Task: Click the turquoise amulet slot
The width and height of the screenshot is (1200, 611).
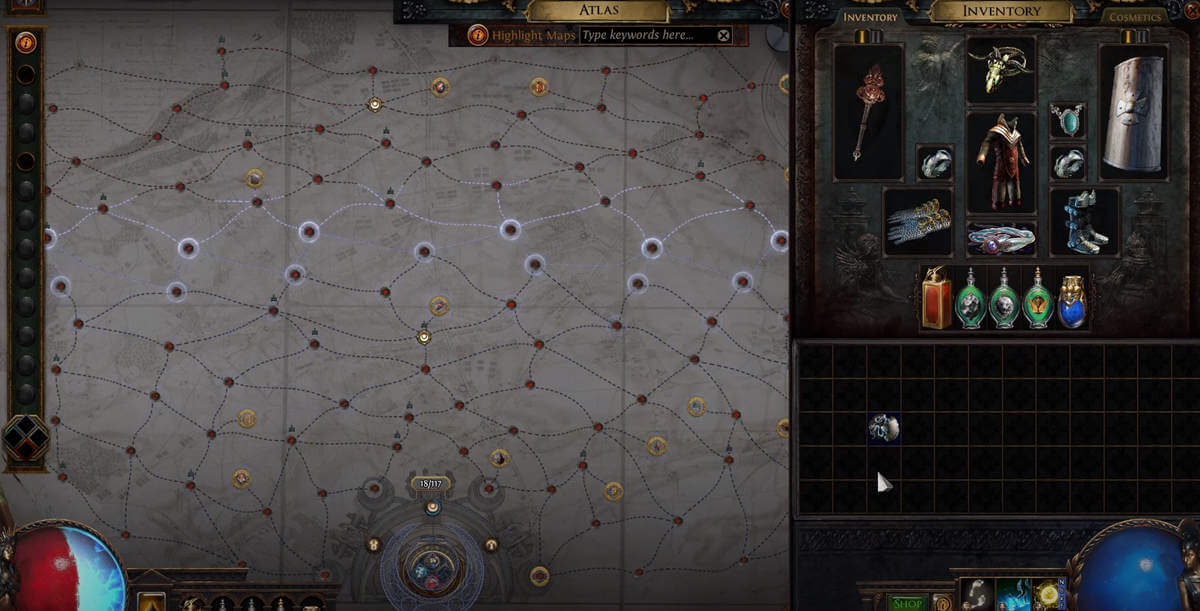Action: point(1067,121)
